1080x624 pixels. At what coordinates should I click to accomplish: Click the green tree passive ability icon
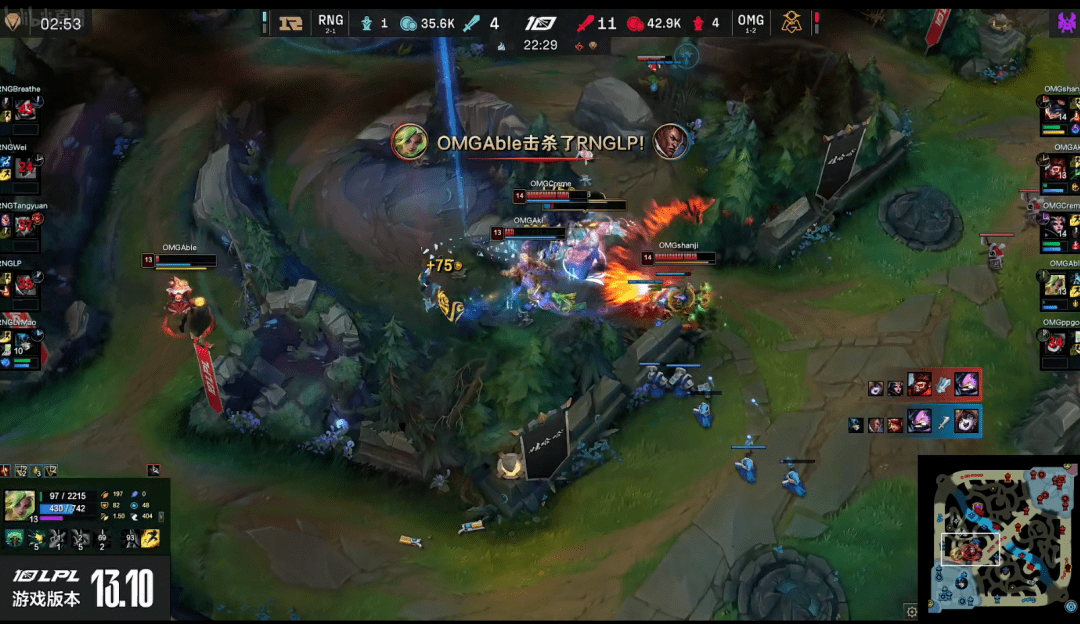coord(15,539)
